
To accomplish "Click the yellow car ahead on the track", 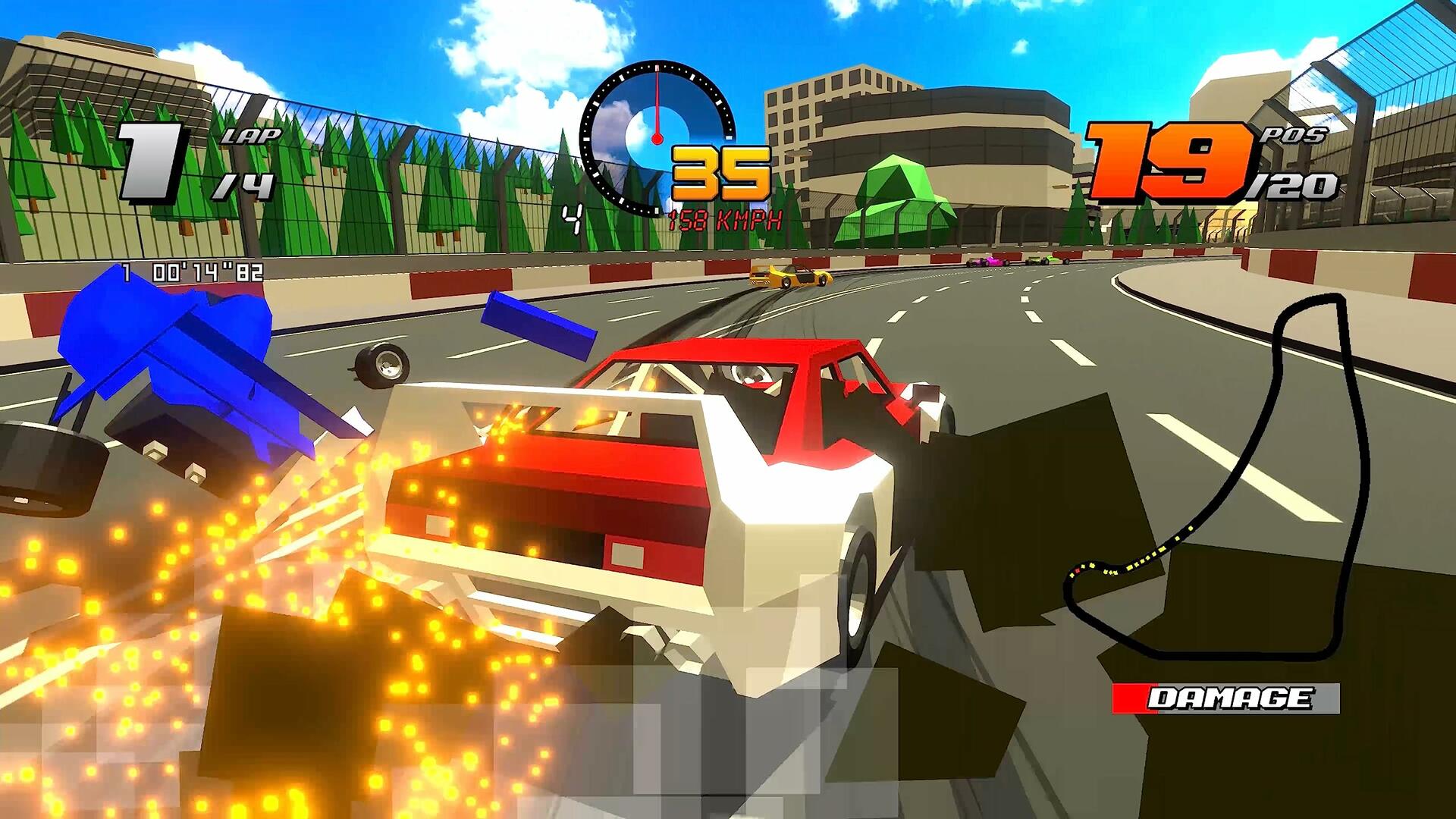I will [789, 277].
